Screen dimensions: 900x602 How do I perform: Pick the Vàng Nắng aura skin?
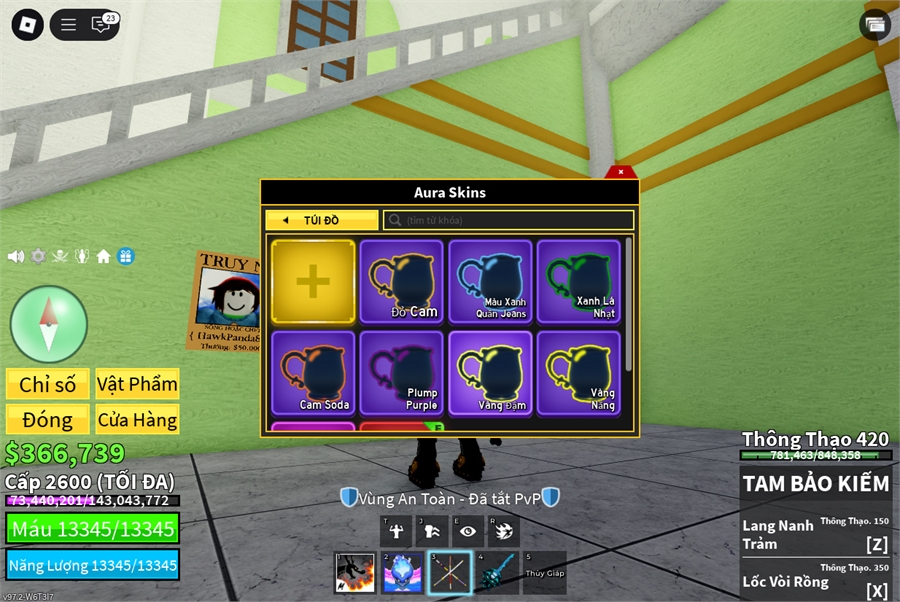tap(579, 372)
